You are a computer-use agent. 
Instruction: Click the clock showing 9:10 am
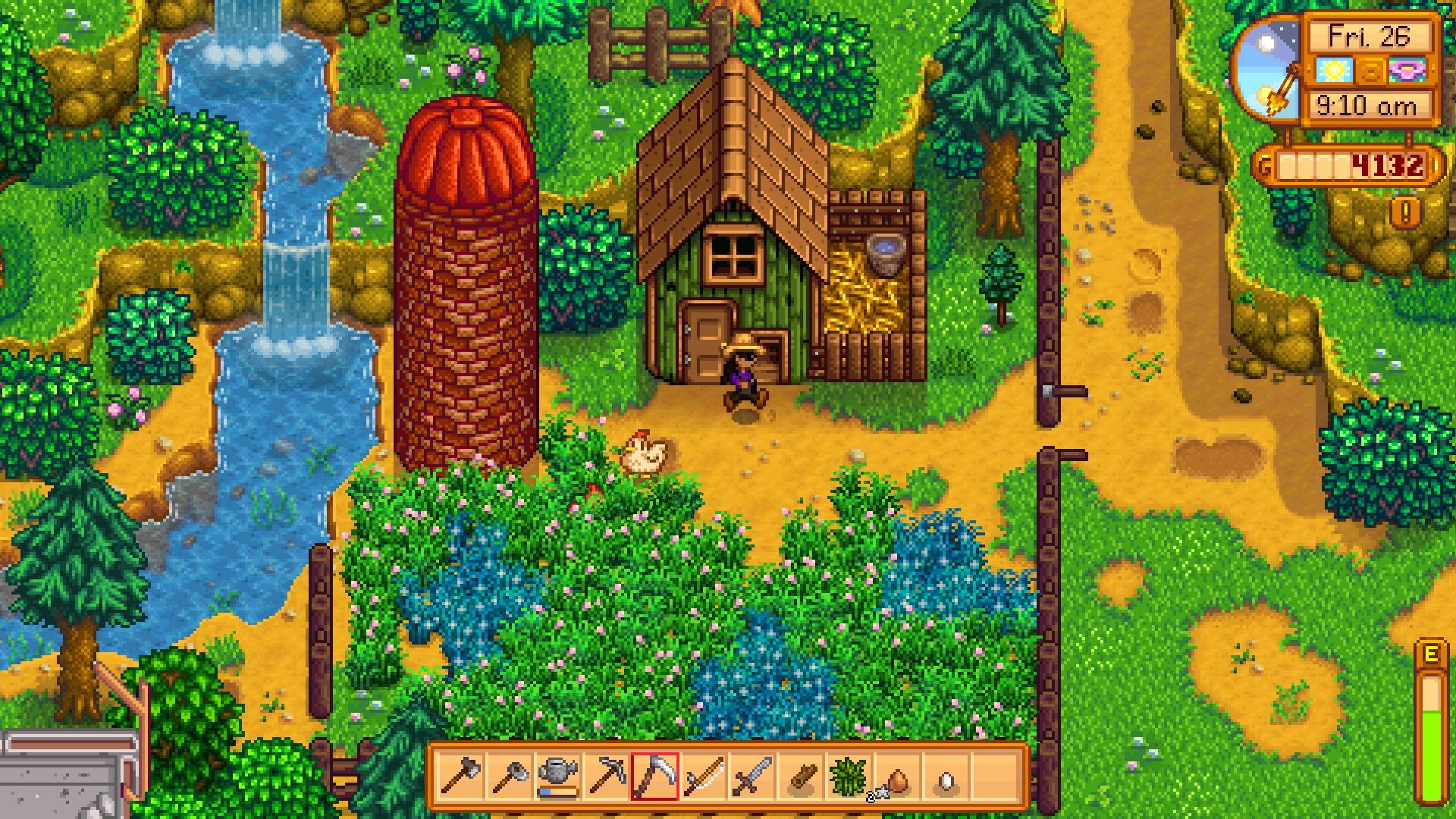pyautogui.click(x=1365, y=106)
